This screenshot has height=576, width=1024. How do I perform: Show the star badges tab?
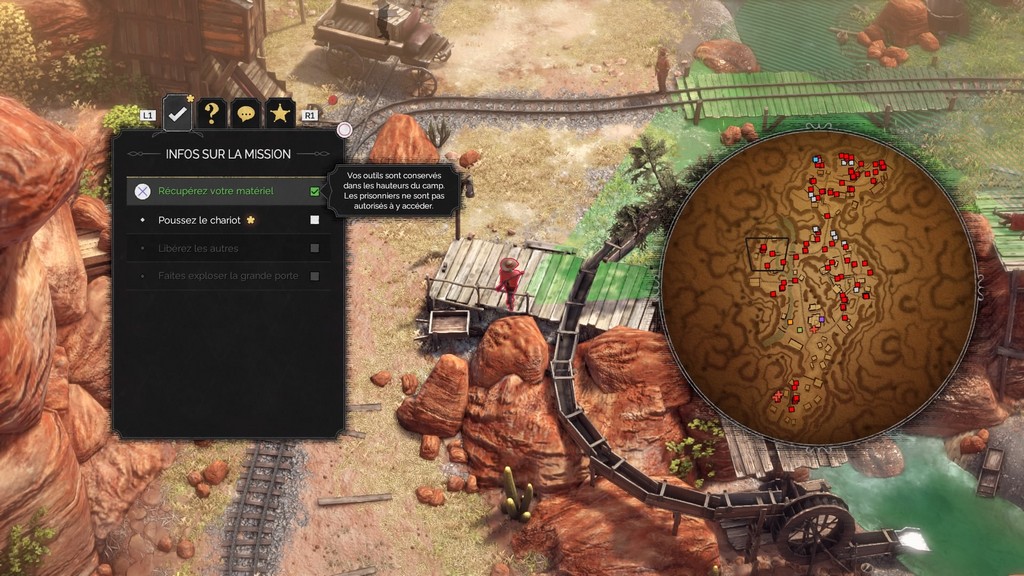280,114
